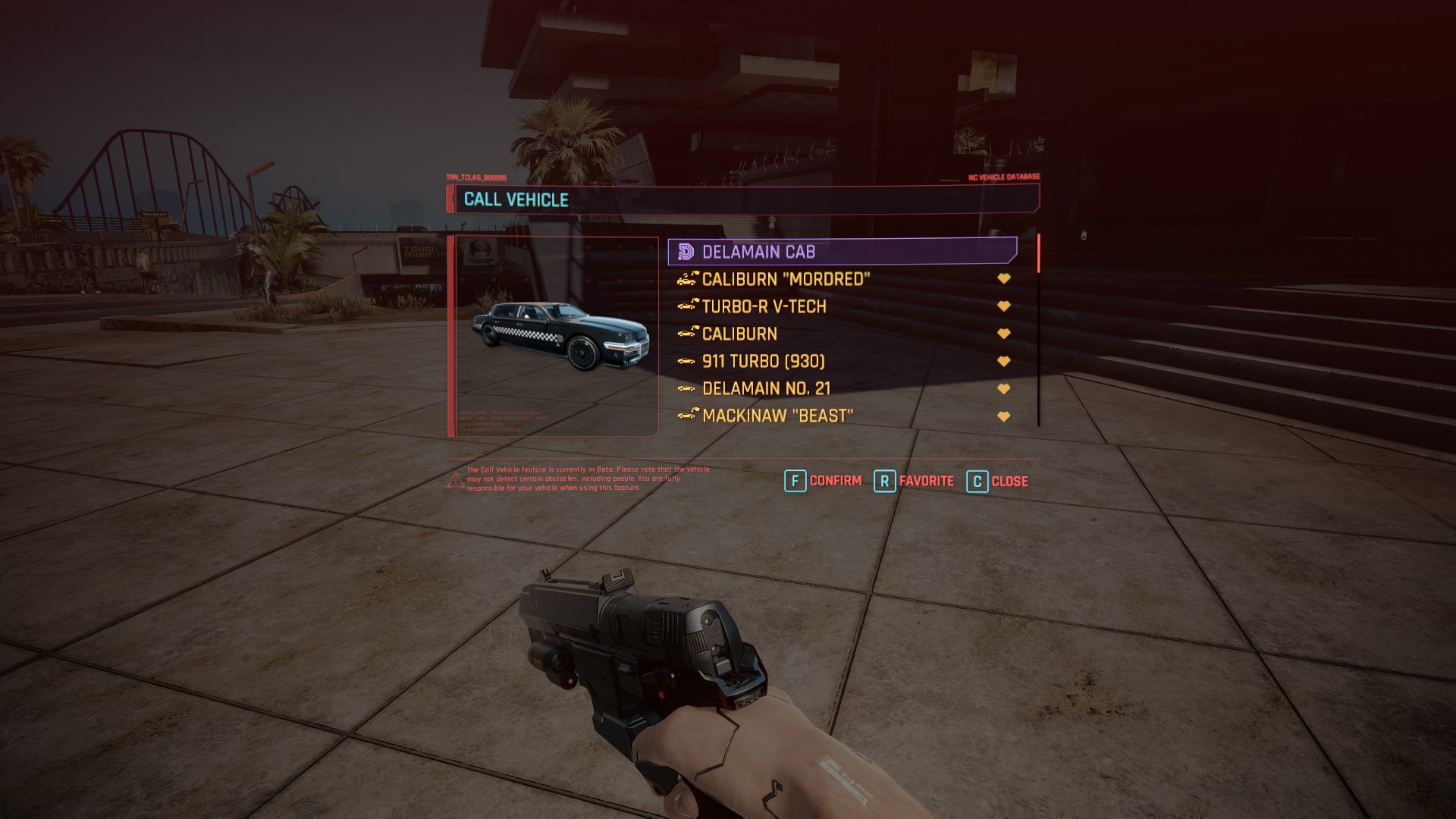Select the Mackinaw "Beast" vehicle
Image resolution: width=1456 pixels, height=819 pixels.
pos(777,416)
